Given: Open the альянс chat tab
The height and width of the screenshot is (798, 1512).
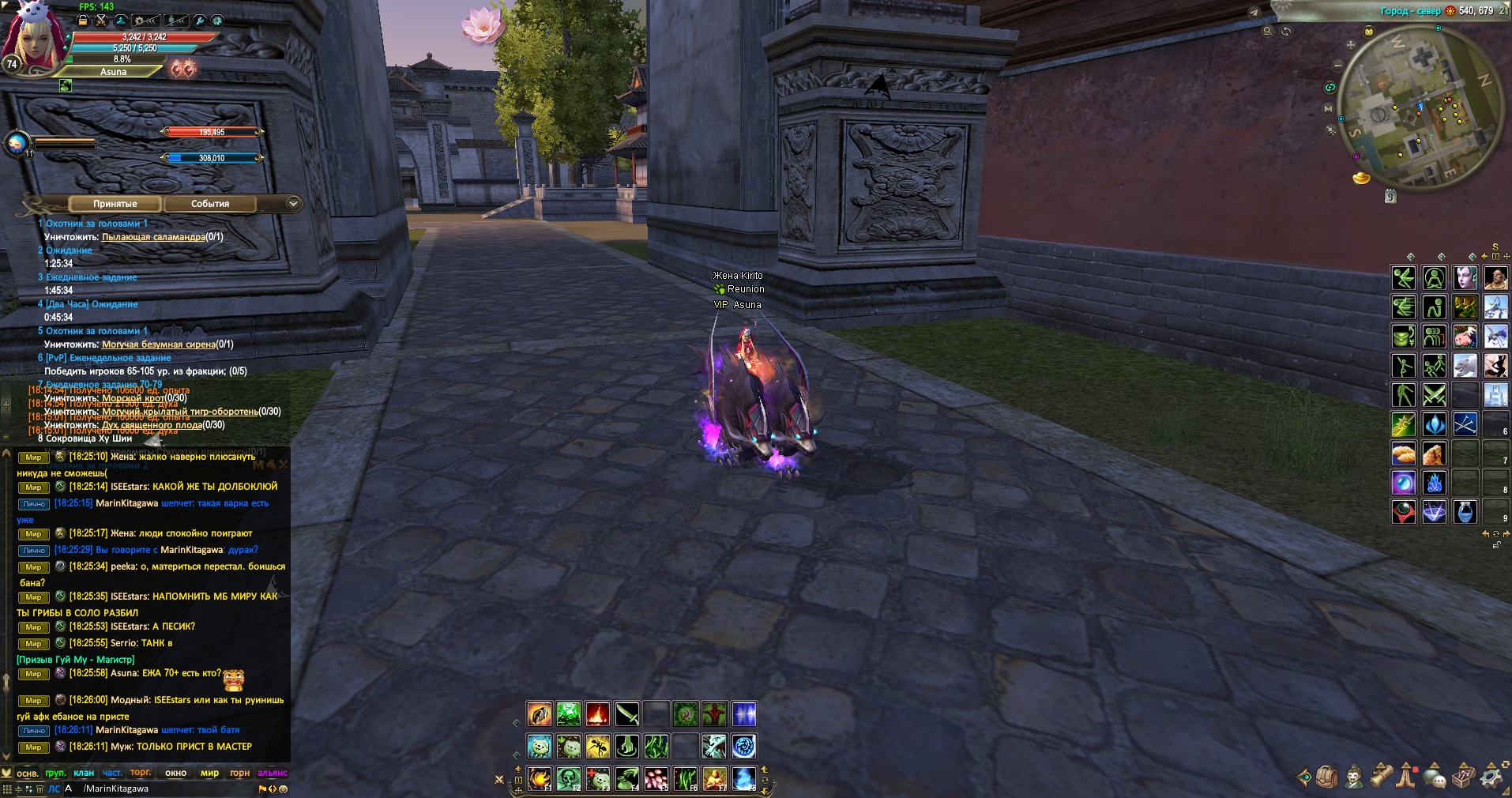Looking at the screenshot, I should point(273,773).
